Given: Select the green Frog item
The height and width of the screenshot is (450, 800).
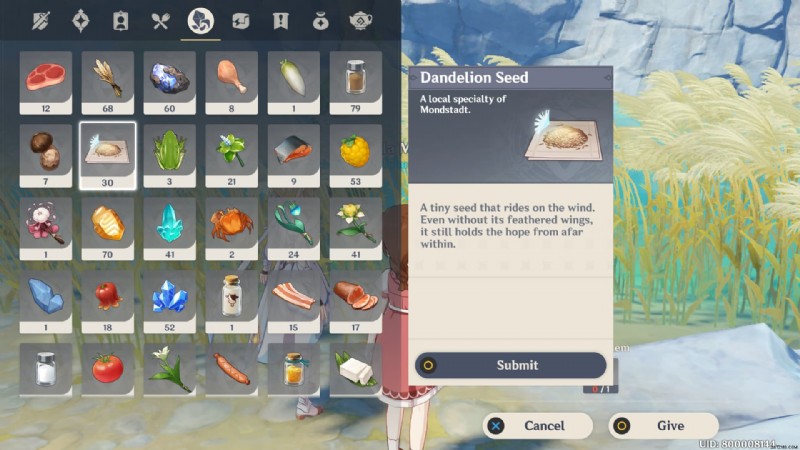Looking at the screenshot, I should click(x=169, y=150).
